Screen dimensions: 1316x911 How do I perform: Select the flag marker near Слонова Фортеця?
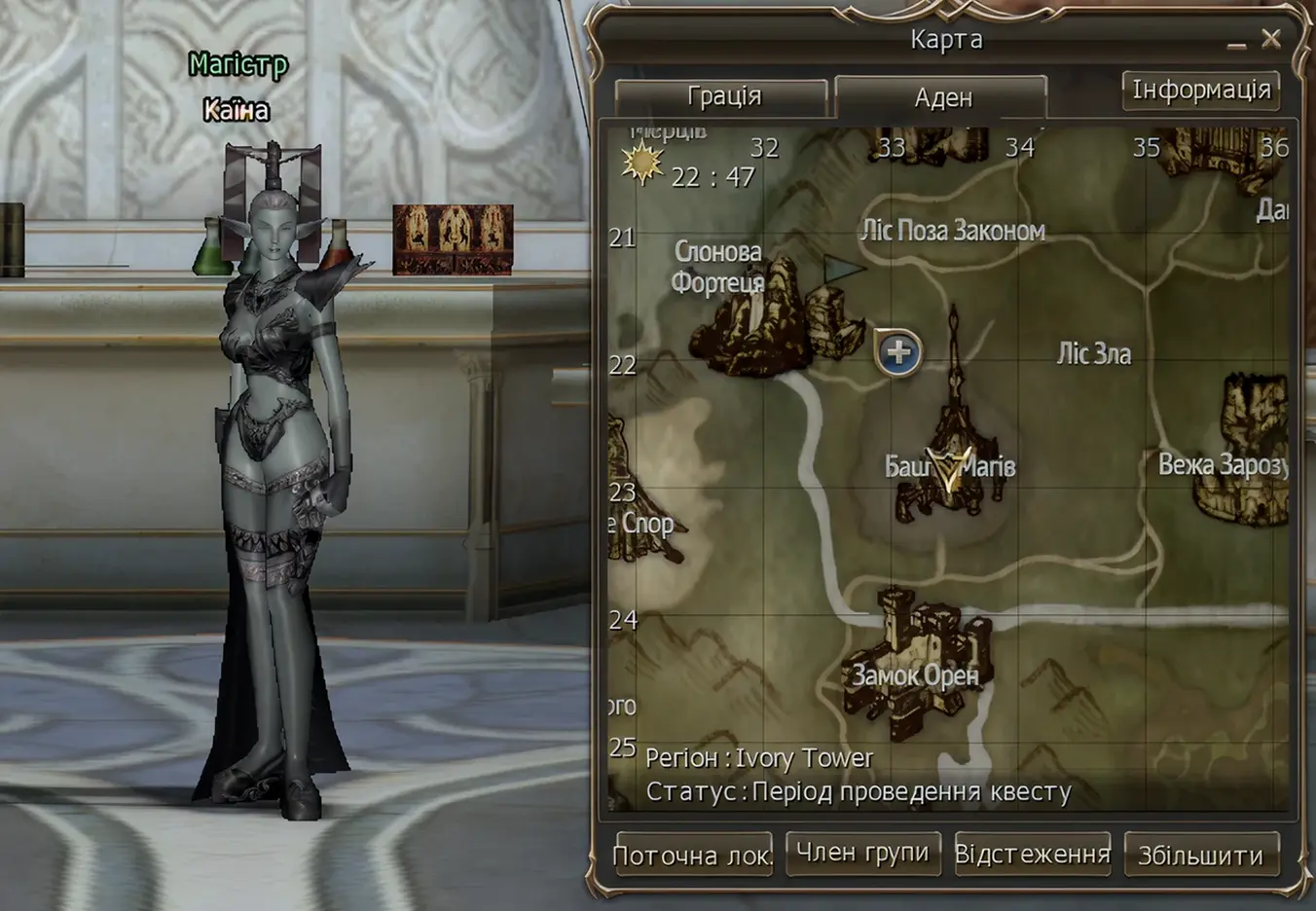[x=839, y=269]
